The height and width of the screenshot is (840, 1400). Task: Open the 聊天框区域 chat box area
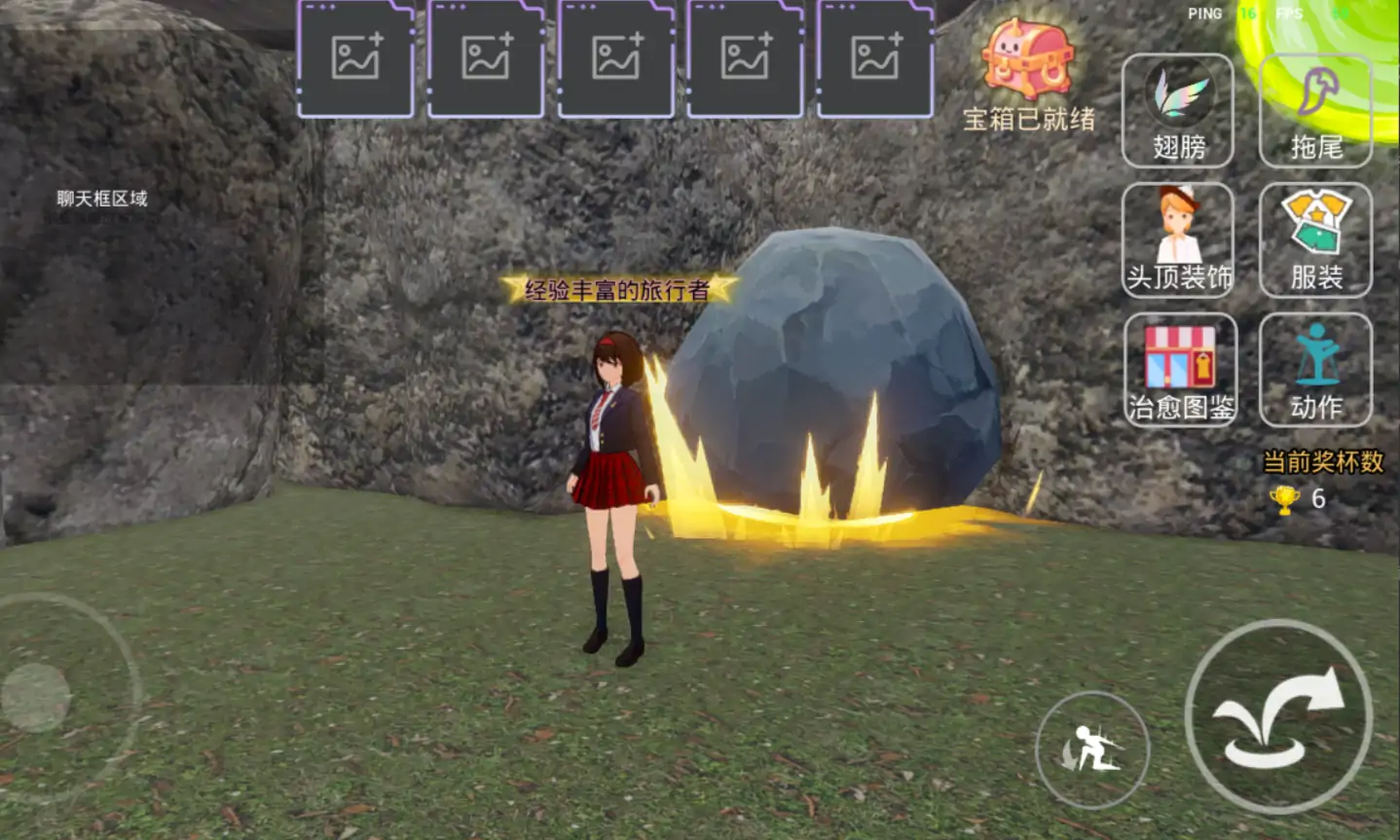[x=102, y=199]
